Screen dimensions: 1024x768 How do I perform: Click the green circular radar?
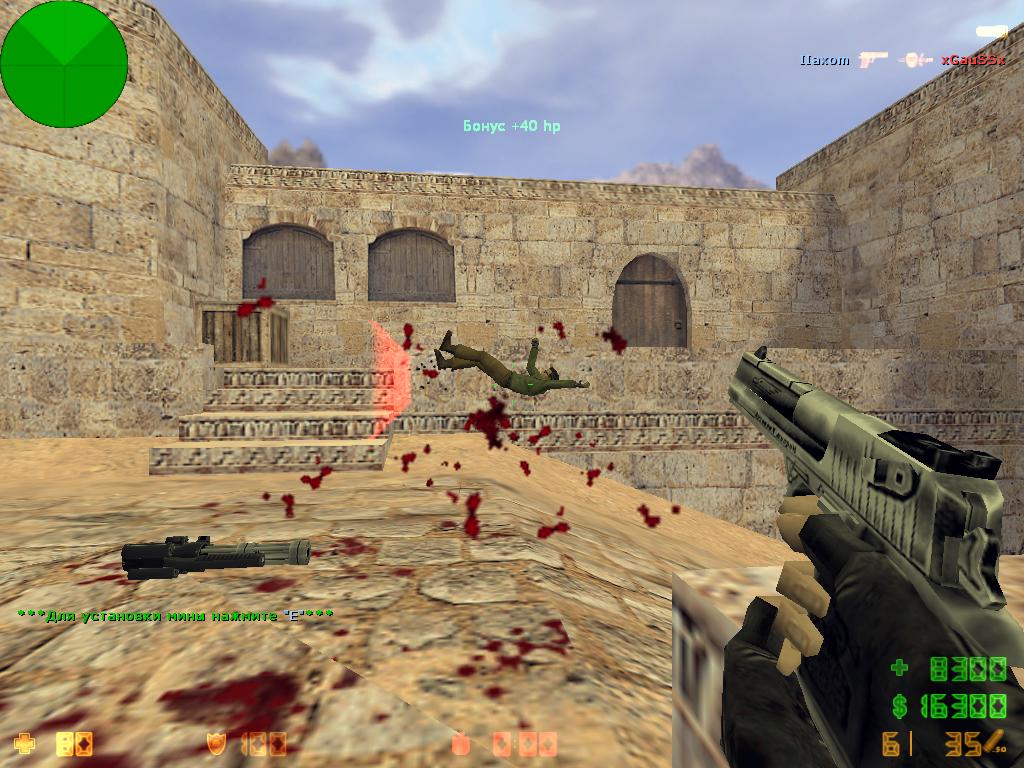[64, 63]
